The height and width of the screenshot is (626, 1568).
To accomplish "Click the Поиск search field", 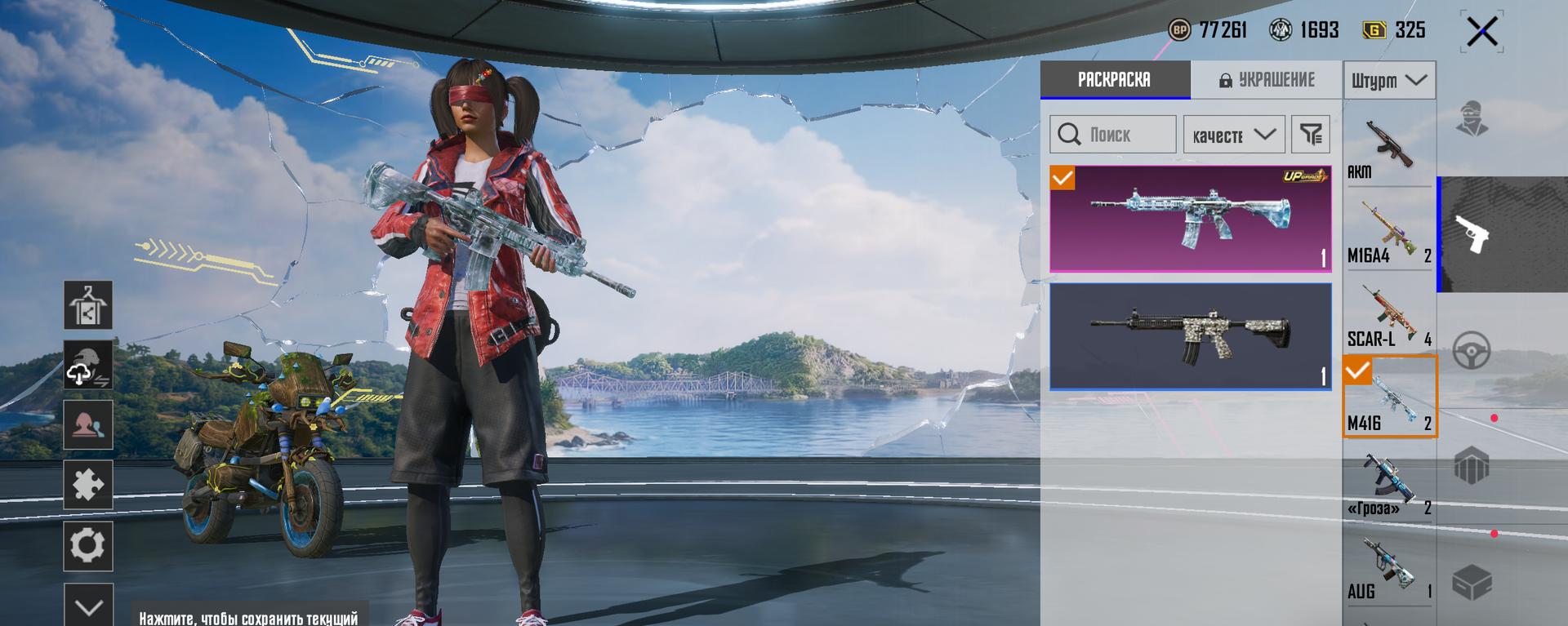I will tap(1113, 135).
